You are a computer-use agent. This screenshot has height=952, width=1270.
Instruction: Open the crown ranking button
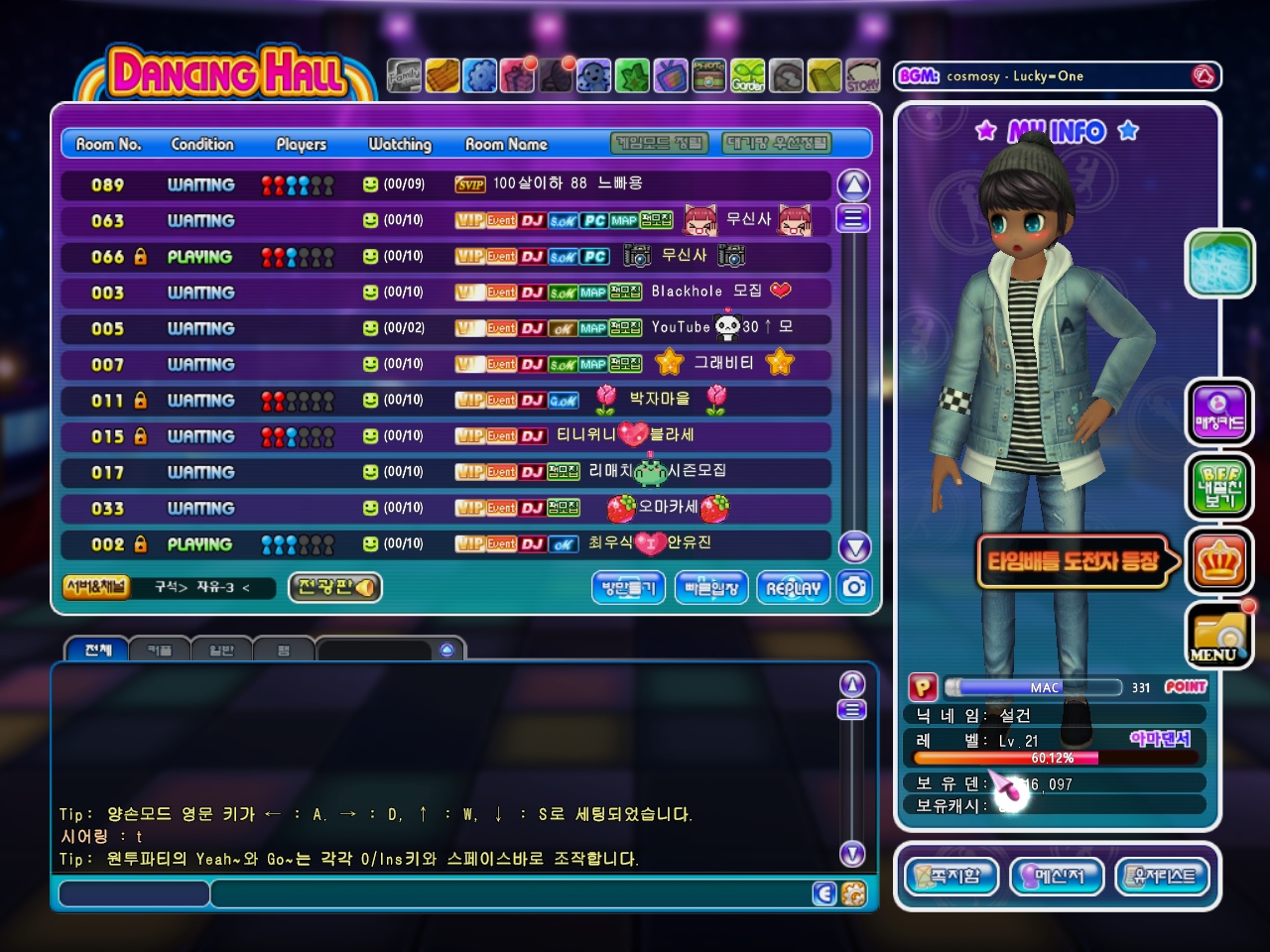coord(1219,561)
